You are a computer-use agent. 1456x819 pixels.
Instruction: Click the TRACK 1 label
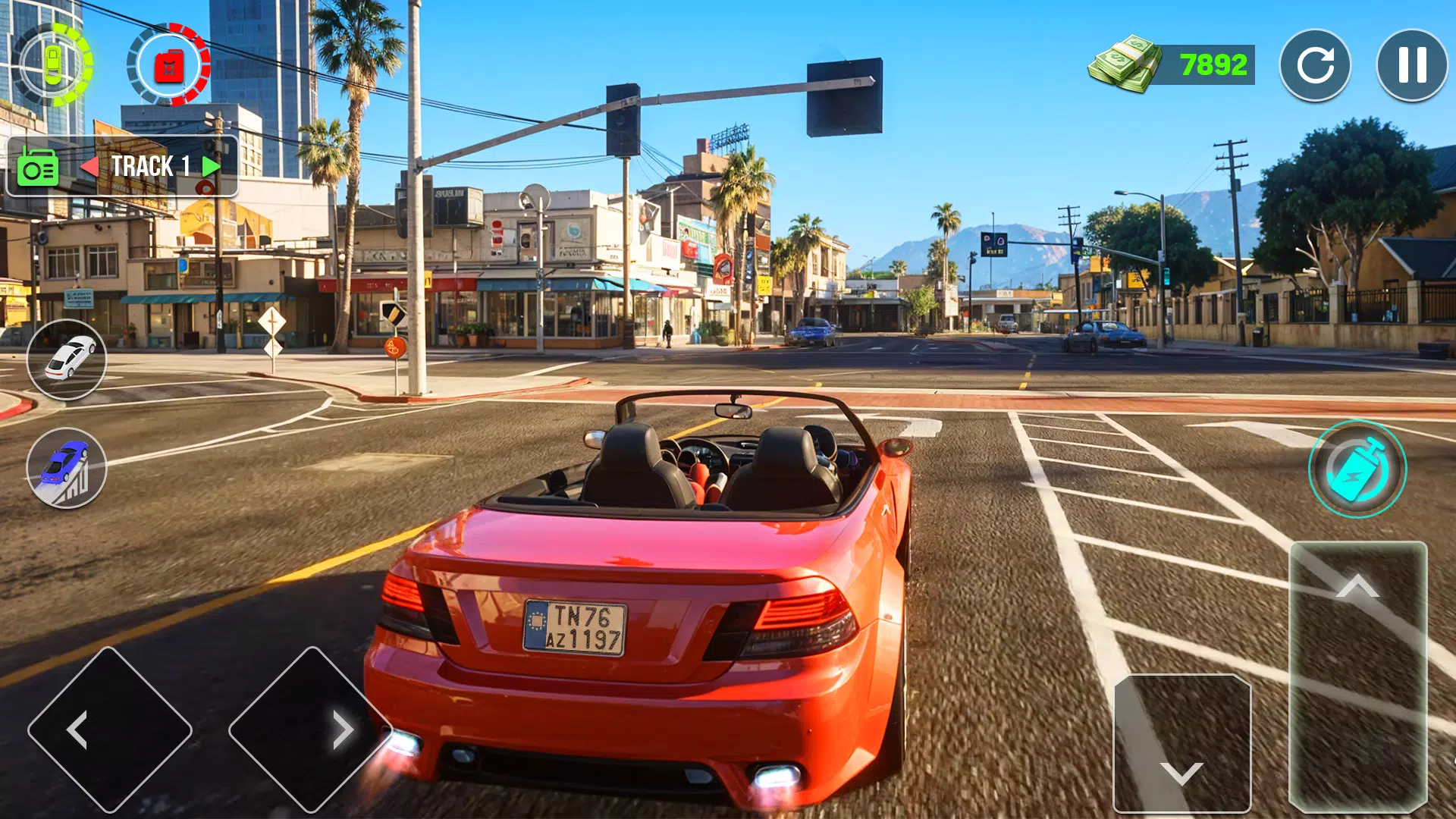pyautogui.click(x=151, y=165)
